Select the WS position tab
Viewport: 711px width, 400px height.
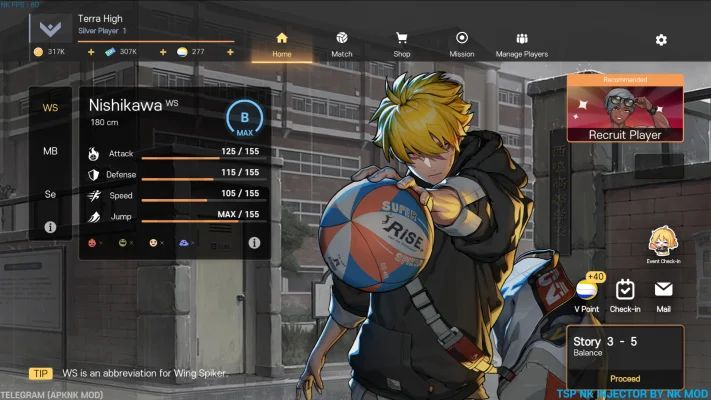coord(50,108)
